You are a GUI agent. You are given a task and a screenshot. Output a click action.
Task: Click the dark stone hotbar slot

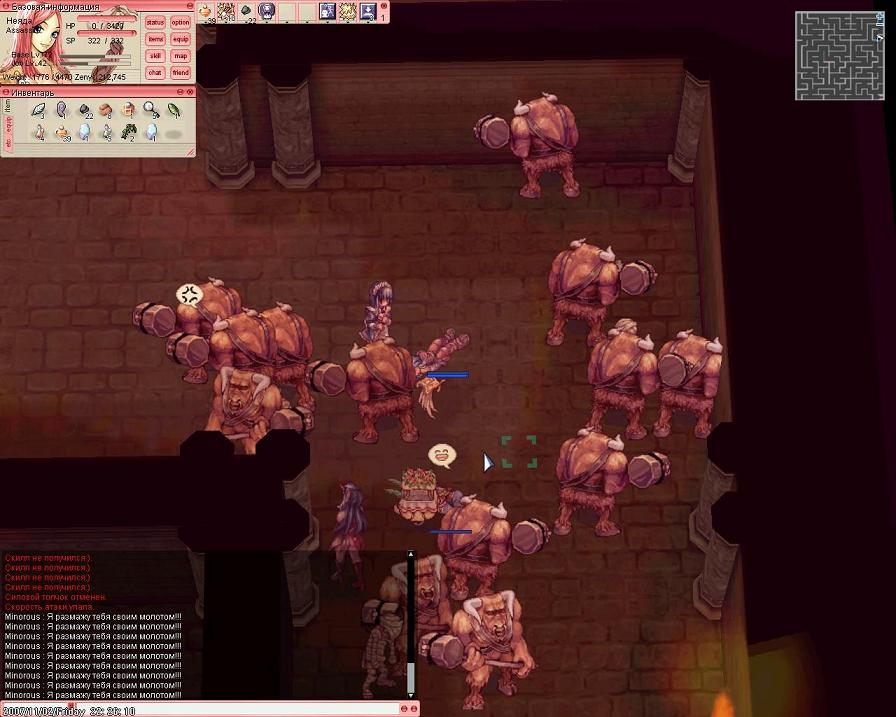[x=246, y=11]
